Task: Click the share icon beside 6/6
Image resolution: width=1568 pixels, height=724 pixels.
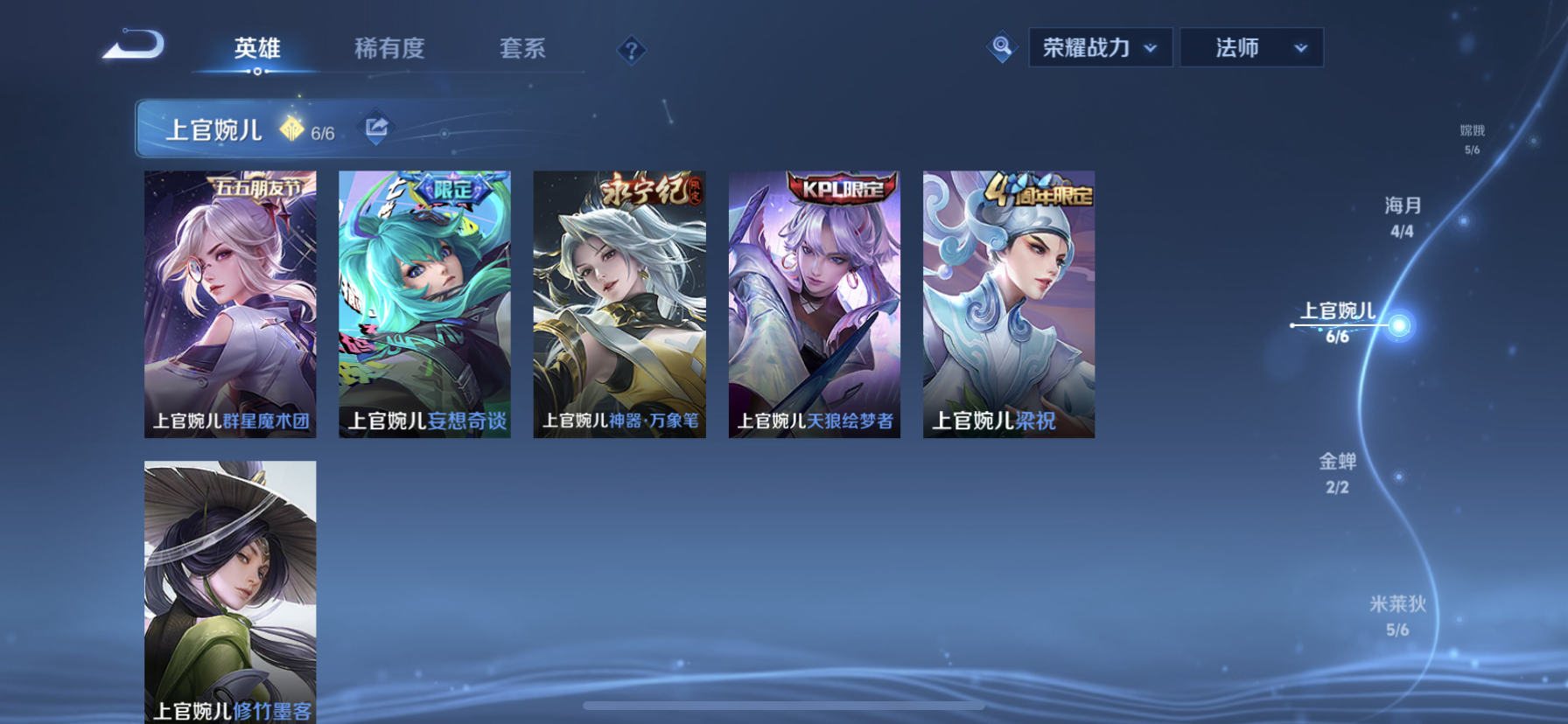Action: 375,128
